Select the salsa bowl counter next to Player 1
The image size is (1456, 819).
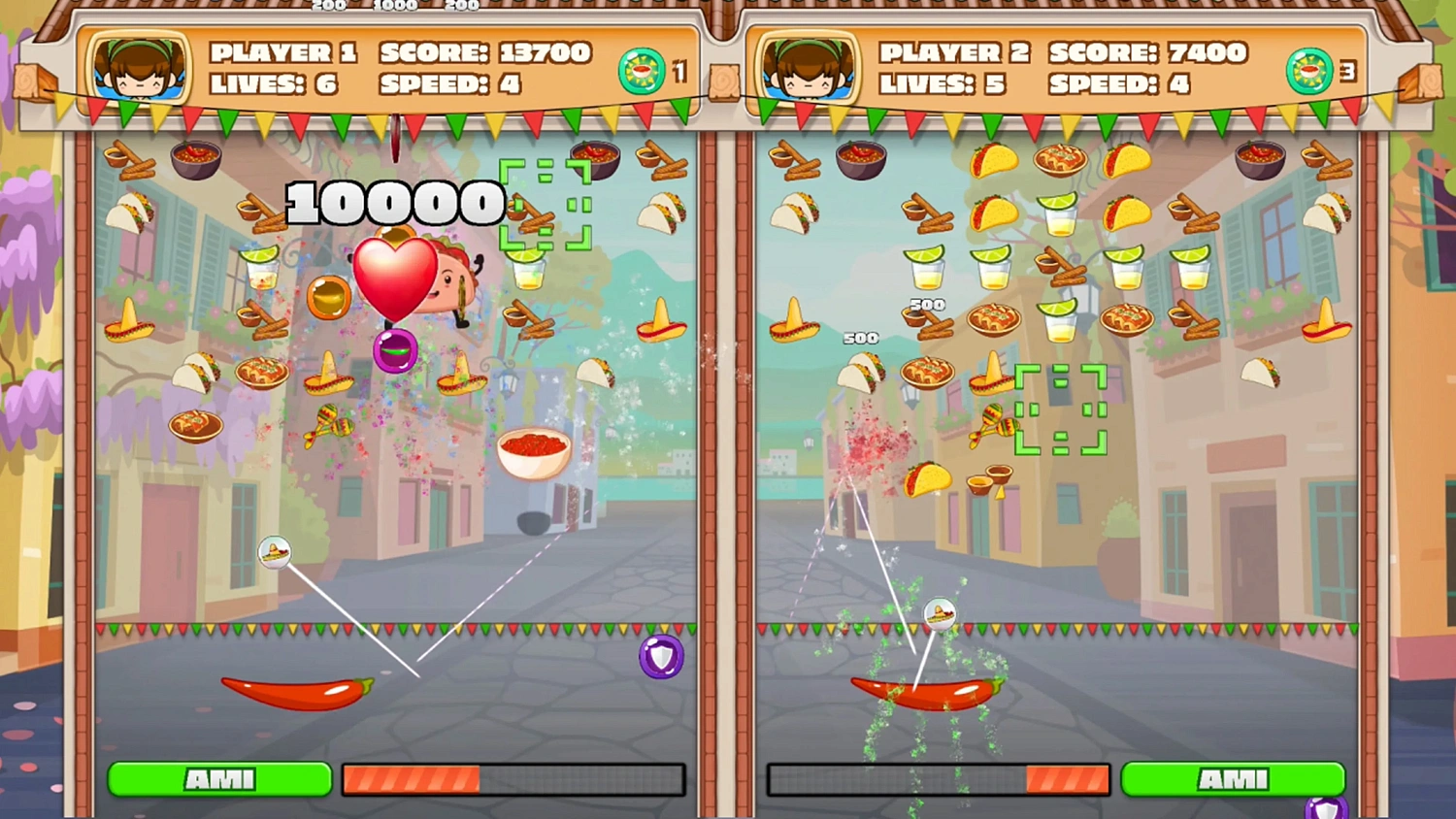[x=641, y=69]
